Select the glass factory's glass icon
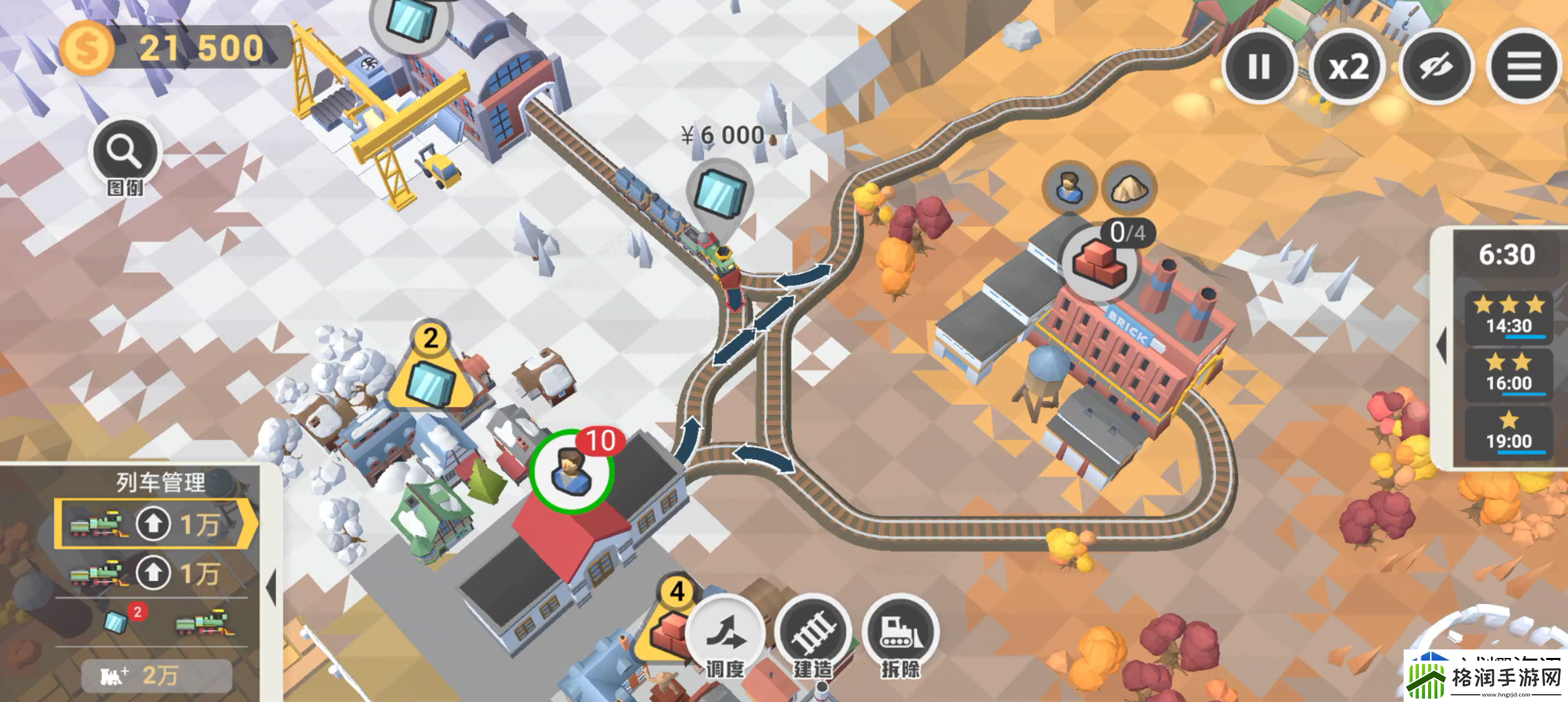The image size is (1568, 702). [411, 20]
